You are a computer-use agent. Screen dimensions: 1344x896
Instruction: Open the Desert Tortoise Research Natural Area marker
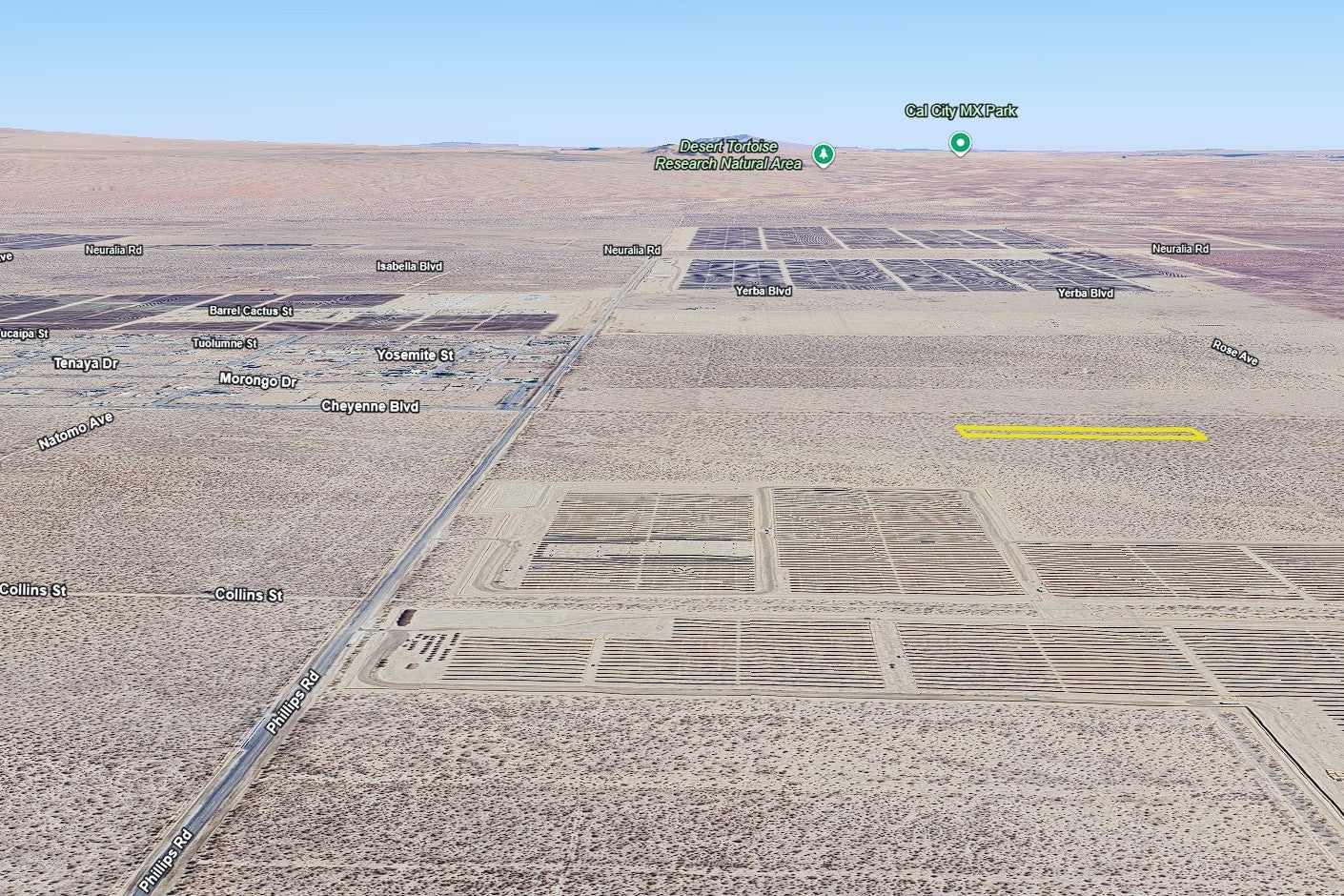pos(824,154)
